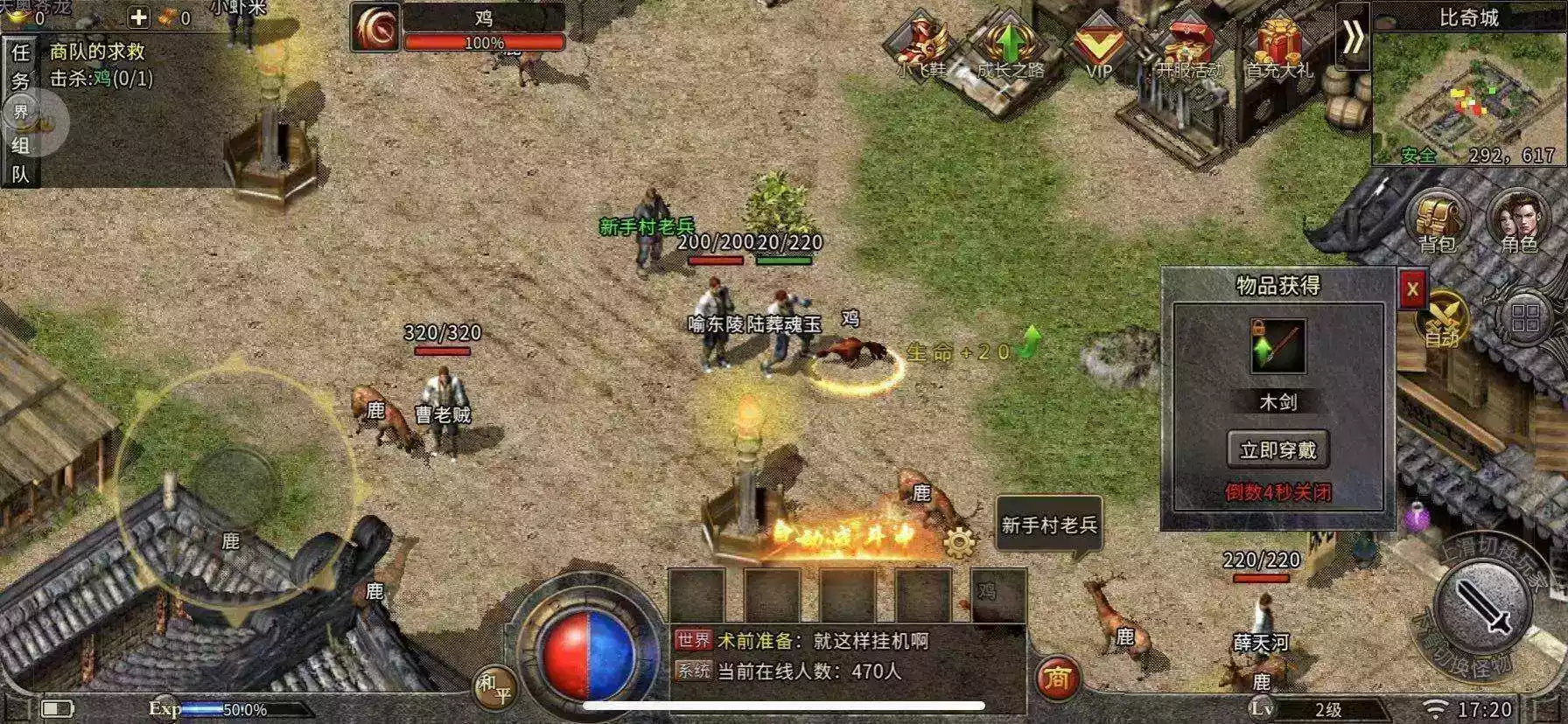1568x724 pixels.
Task: Open 成长之路 growth path
Action: 1010,45
